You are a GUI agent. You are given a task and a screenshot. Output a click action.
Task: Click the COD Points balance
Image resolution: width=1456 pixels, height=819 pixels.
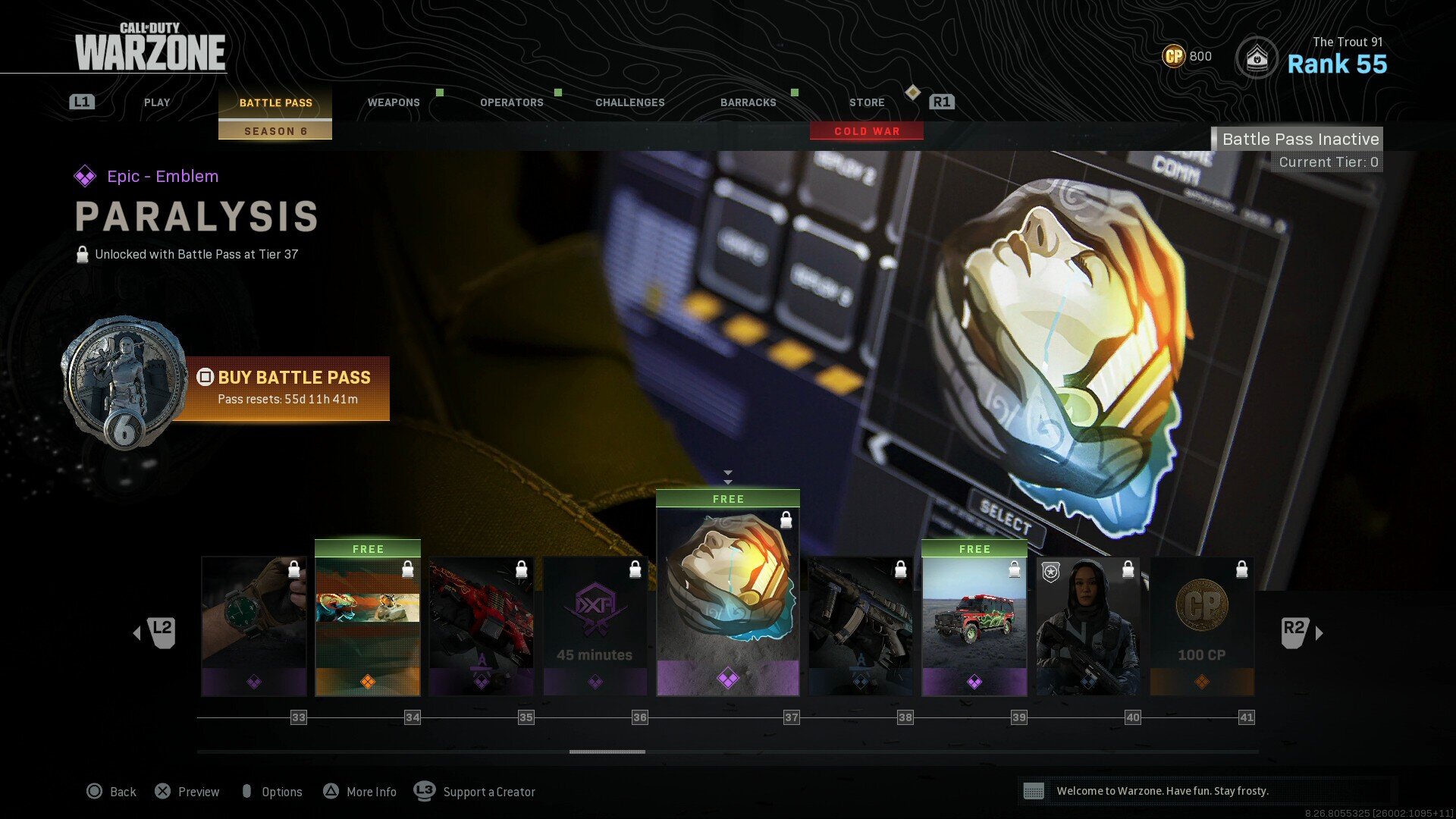coord(1187,56)
